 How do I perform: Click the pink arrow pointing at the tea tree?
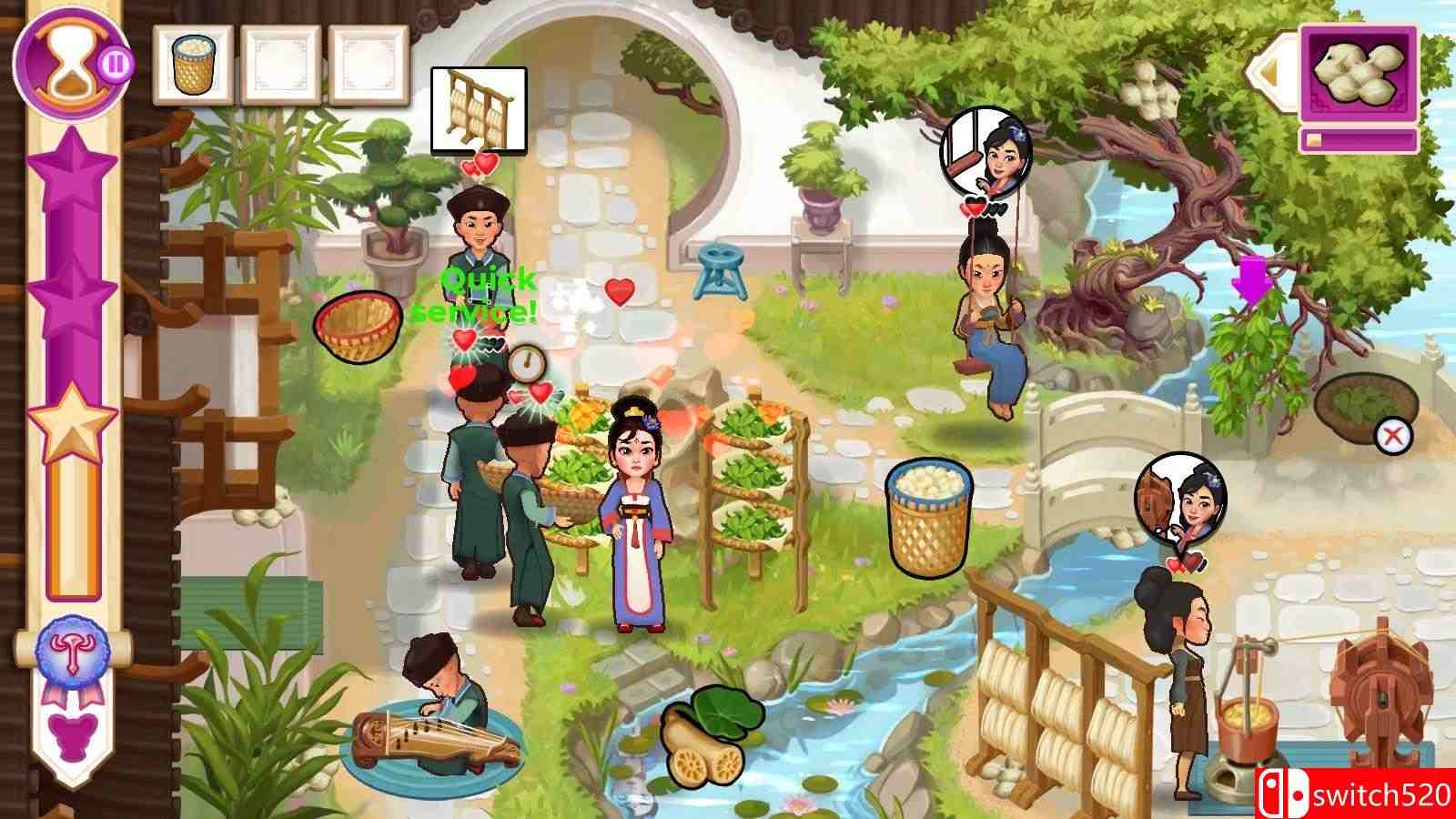1254,279
